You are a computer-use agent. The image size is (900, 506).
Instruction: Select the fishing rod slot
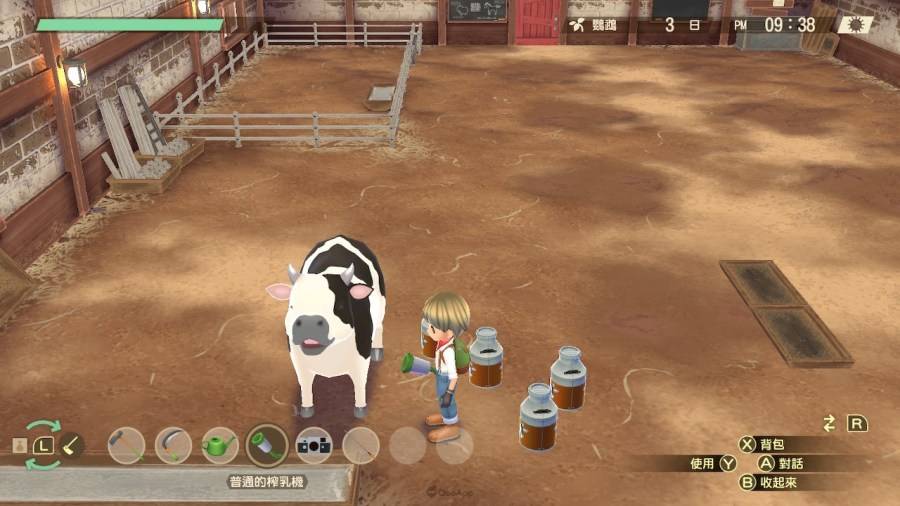[x=361, y=445]
